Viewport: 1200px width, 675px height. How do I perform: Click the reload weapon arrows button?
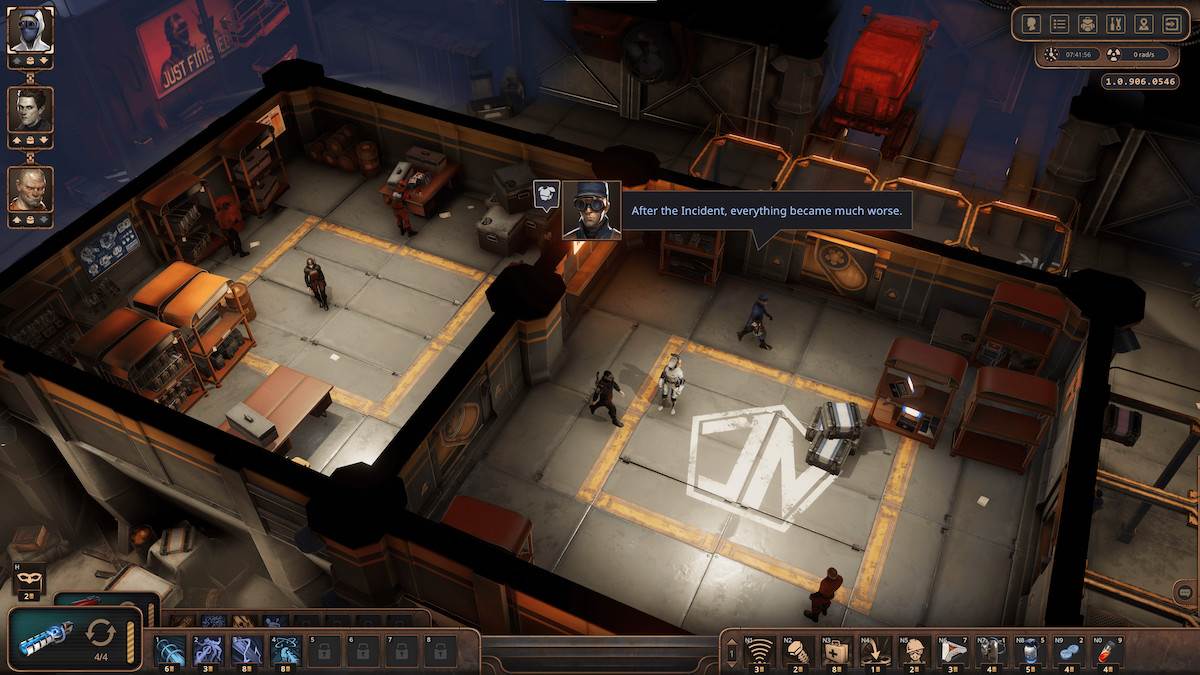[x=100, y=633]
